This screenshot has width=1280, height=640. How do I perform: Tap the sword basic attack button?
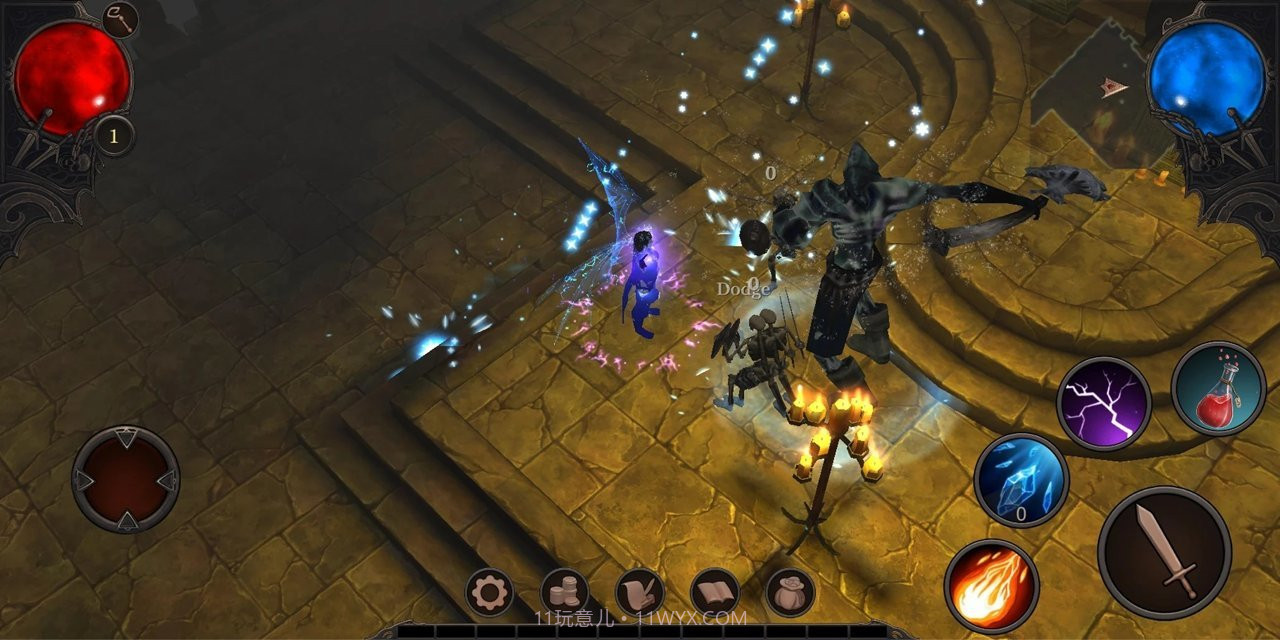click(1164, 553)
